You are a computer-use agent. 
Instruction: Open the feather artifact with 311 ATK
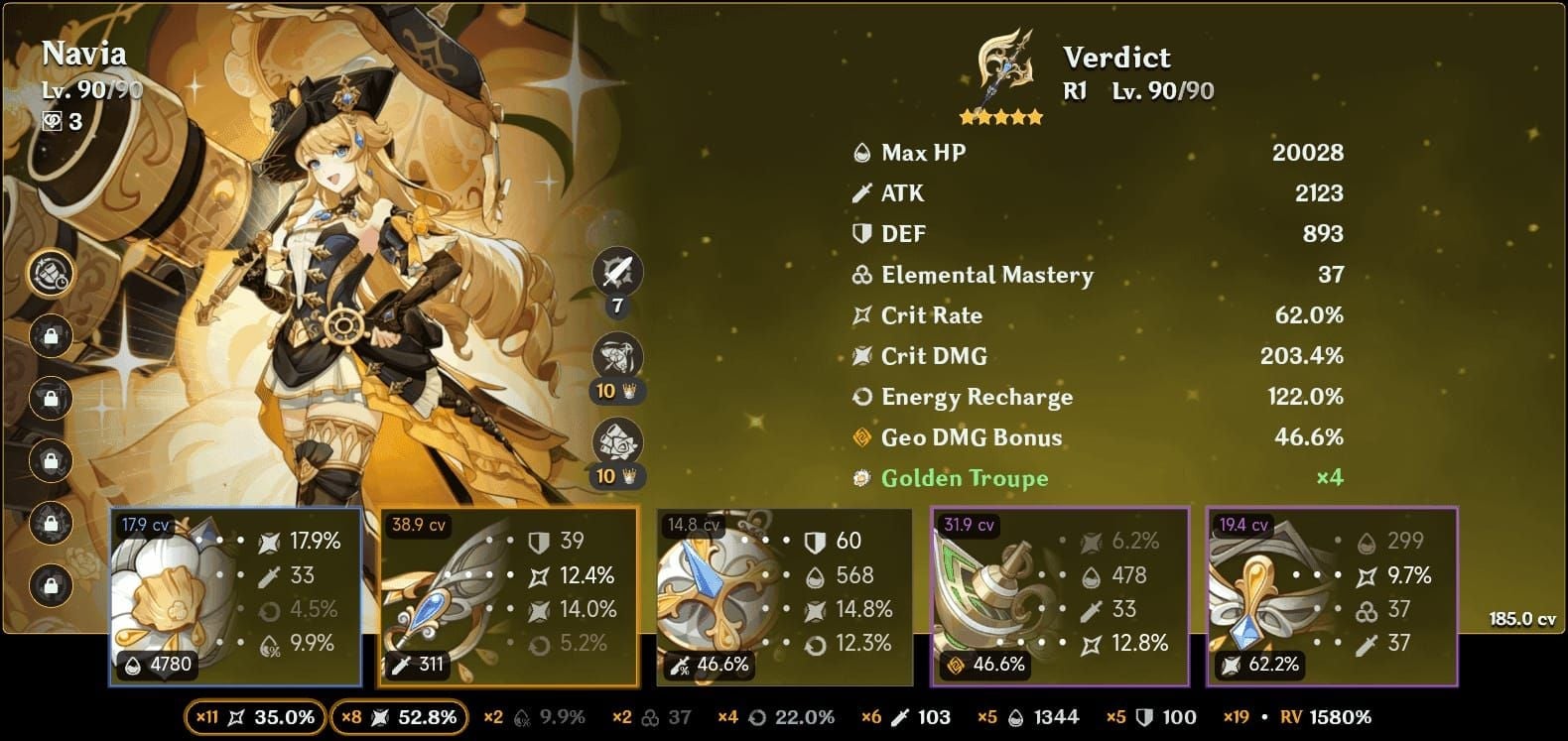tap(507, 597)
